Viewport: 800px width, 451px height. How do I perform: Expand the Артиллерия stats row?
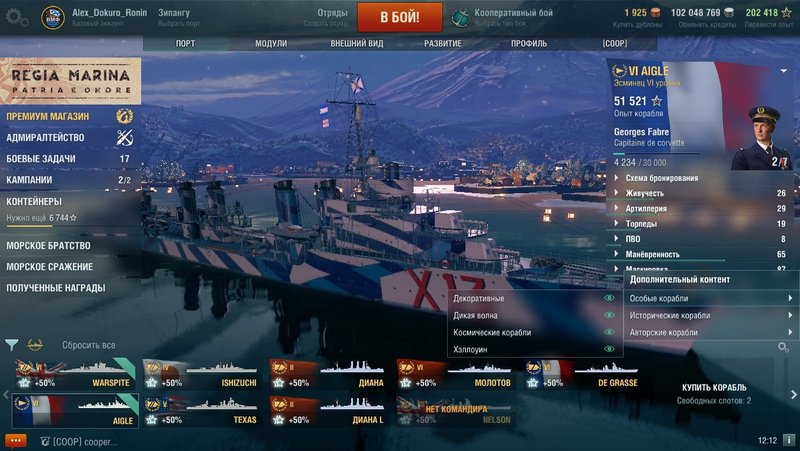700,207
